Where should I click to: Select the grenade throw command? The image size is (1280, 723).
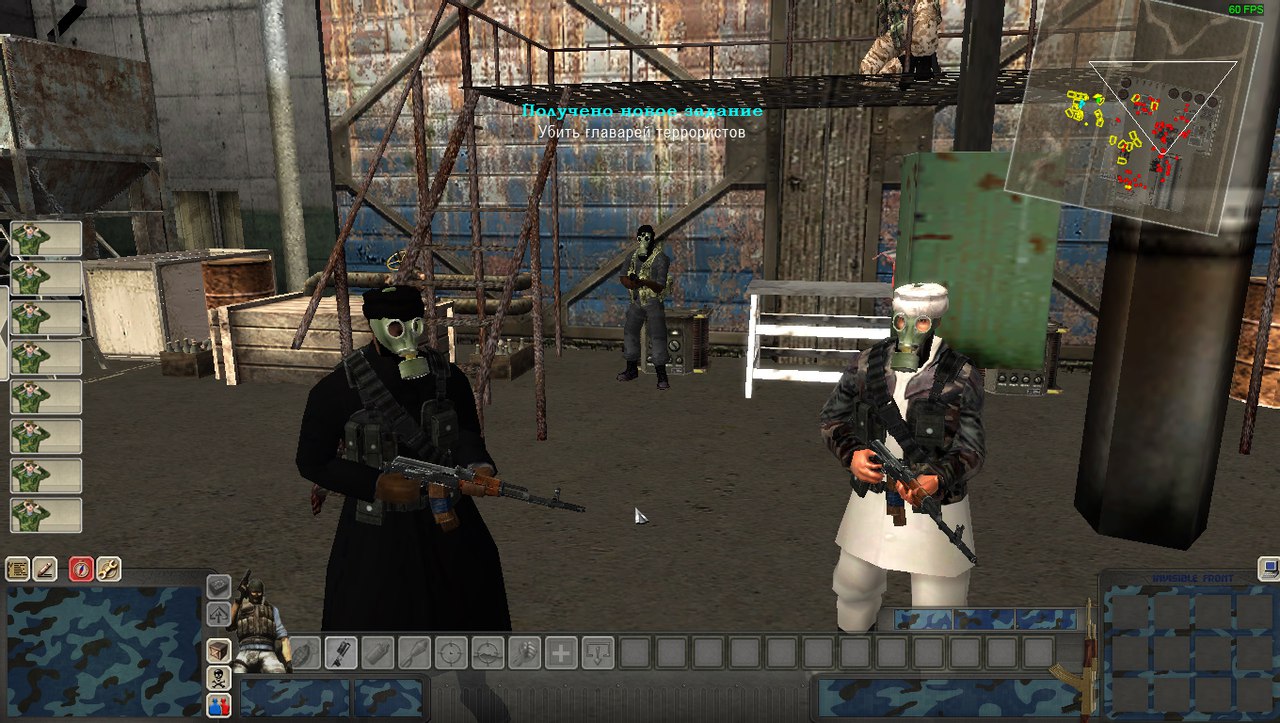click(x=306, y=653)
